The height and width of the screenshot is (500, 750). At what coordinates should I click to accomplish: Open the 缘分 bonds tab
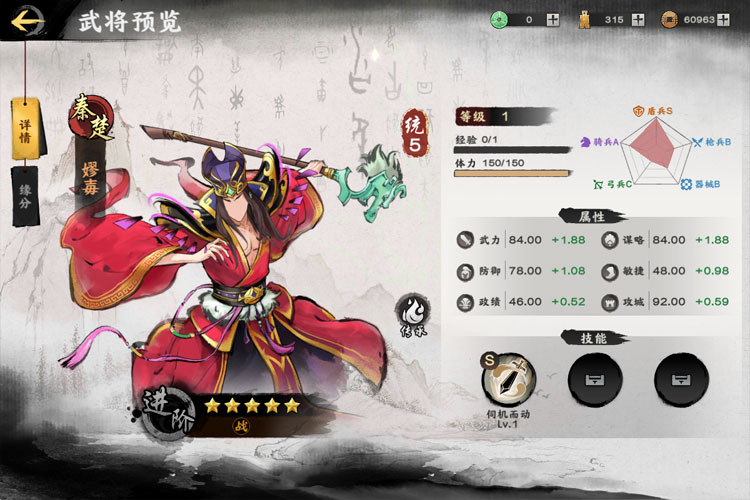[x=25, y=196]
